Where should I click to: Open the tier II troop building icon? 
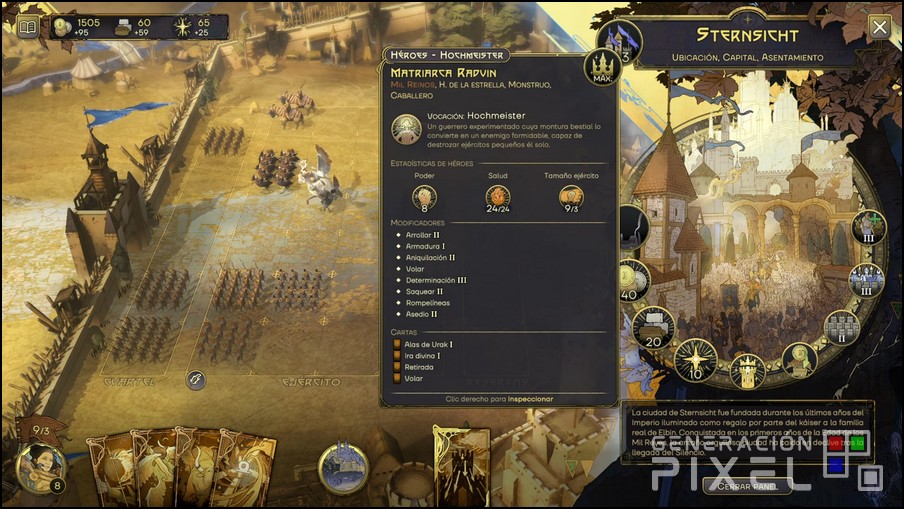click(x=840, y=326)
